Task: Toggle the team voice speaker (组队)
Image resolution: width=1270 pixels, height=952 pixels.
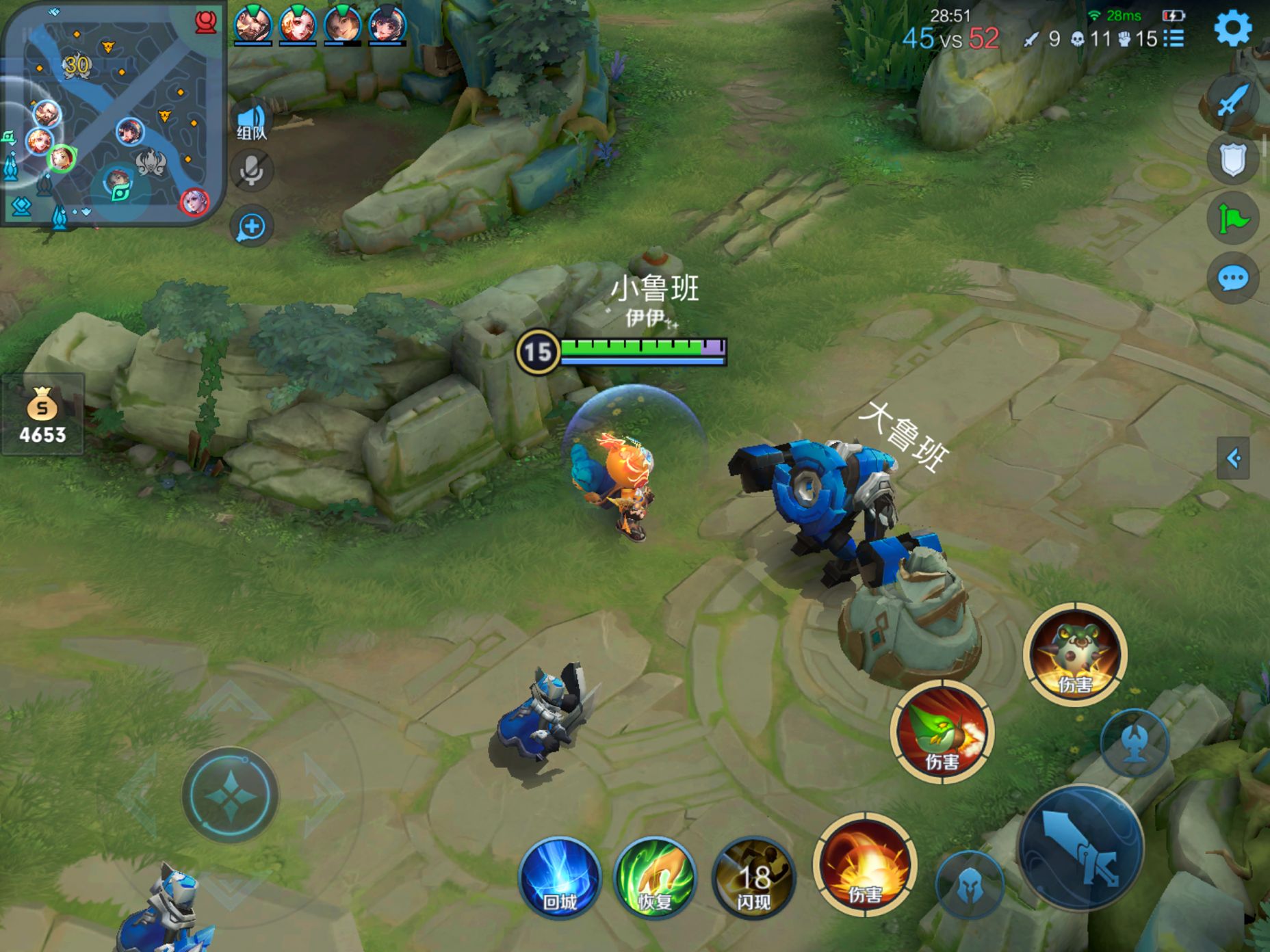Action: coord(251,120)
